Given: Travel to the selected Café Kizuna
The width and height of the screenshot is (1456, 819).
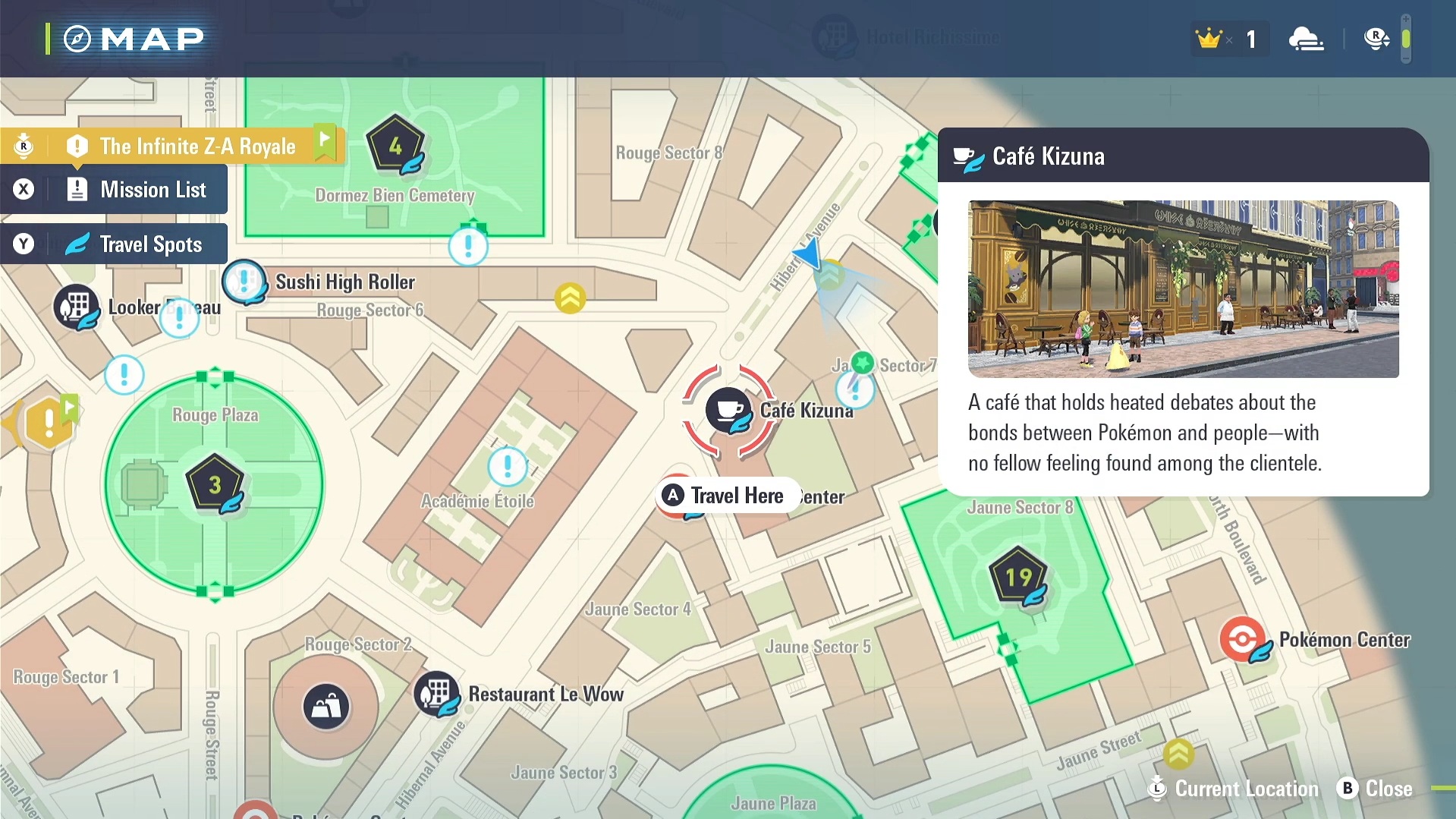Looking at the screenshot, I should [x=727, y=496].
